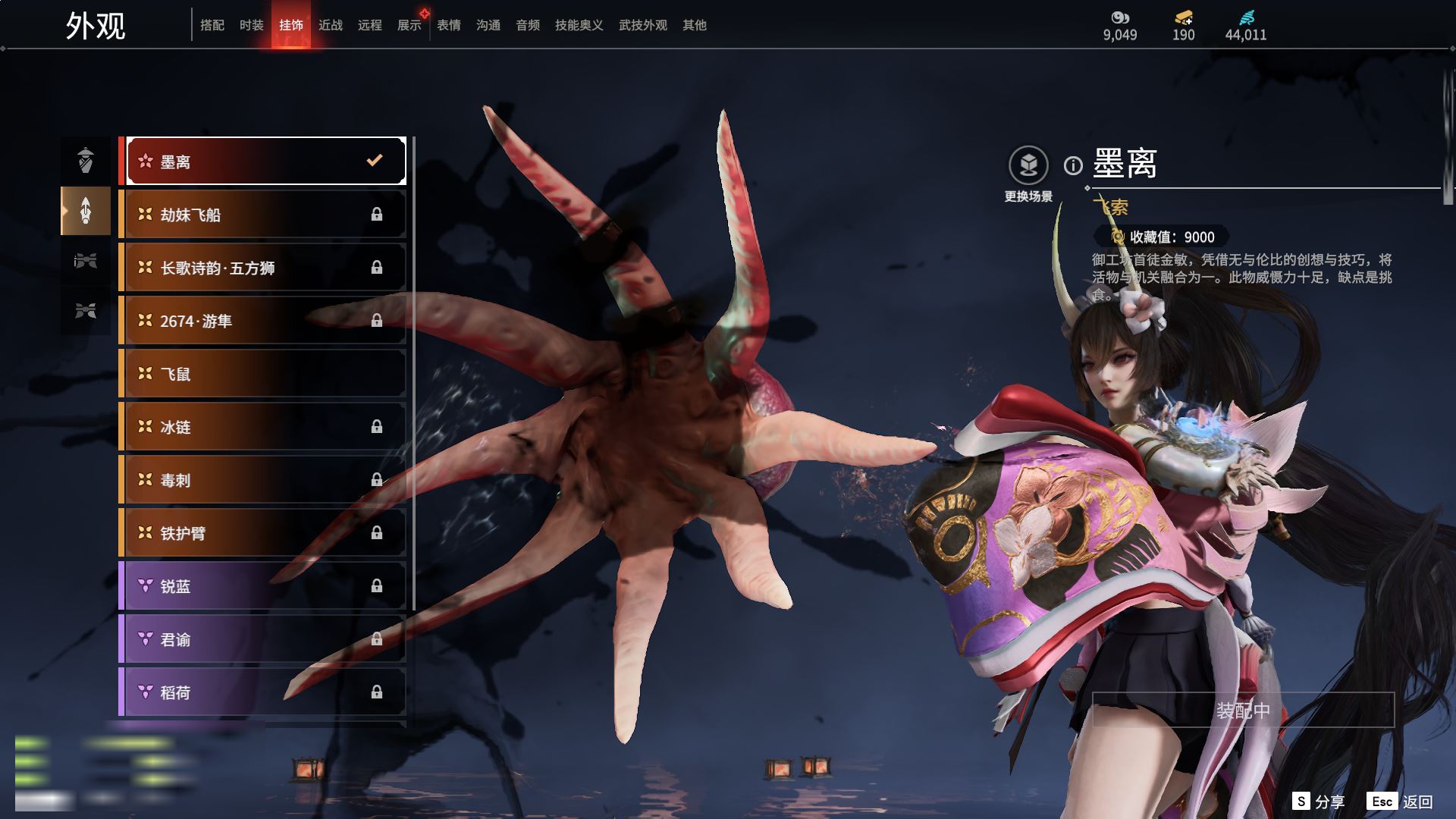Select the 近战 tab

331,25
